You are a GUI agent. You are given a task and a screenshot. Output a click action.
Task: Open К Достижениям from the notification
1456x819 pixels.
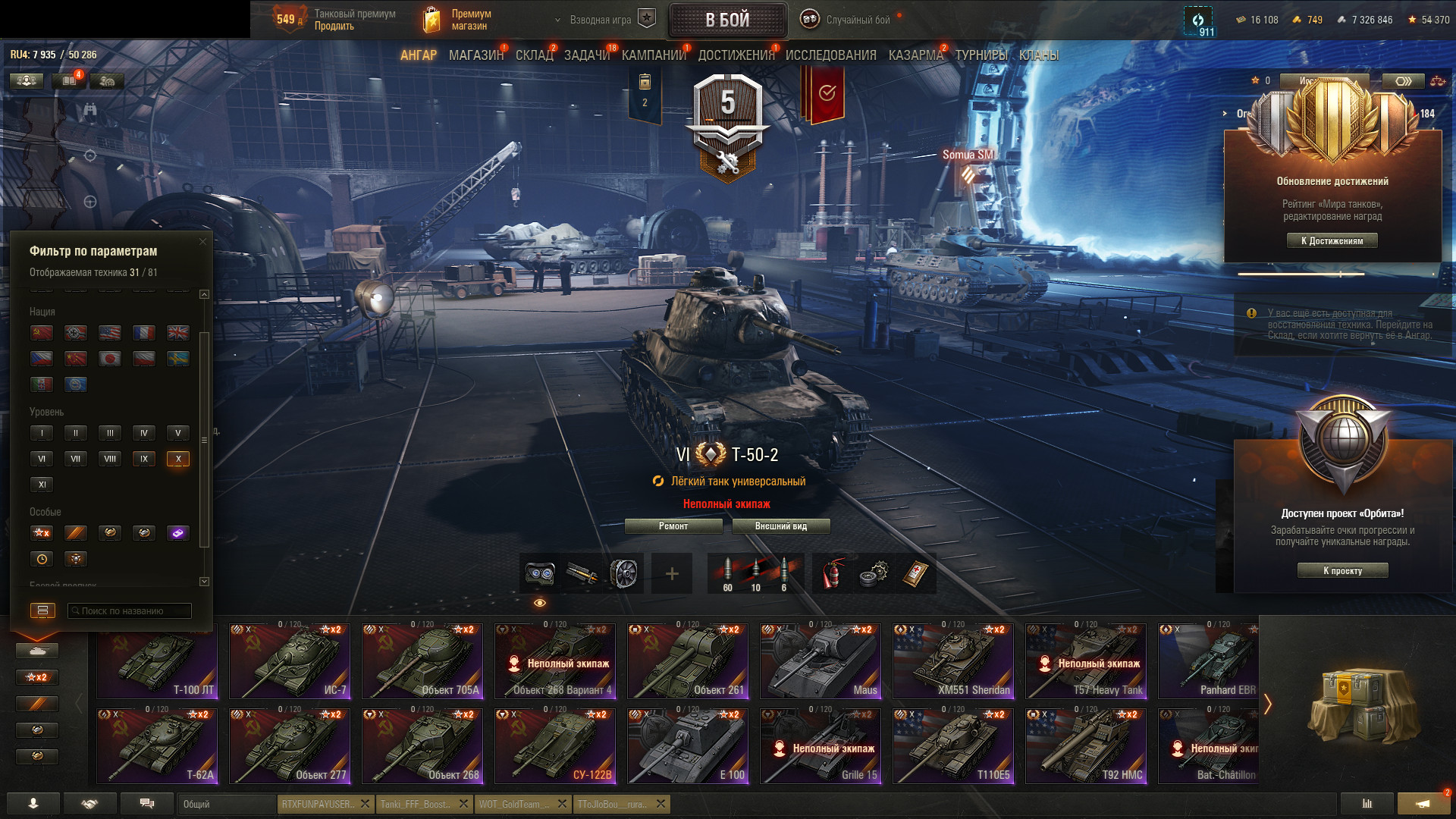click(1332, 241)
